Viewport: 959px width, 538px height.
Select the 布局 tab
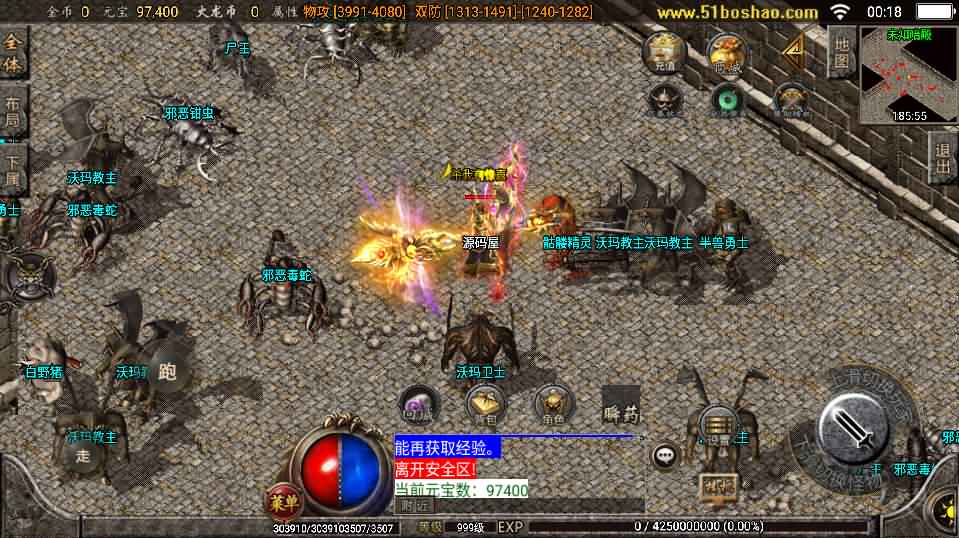point(12,112)
